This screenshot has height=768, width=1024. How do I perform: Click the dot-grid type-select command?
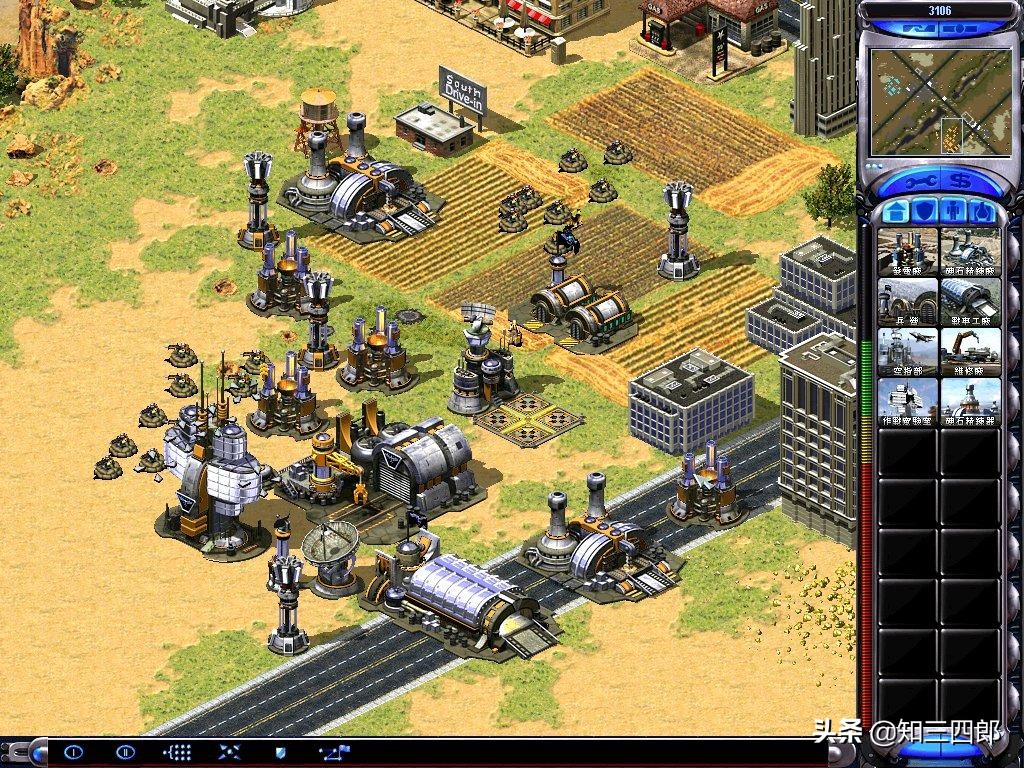point(177,751)
